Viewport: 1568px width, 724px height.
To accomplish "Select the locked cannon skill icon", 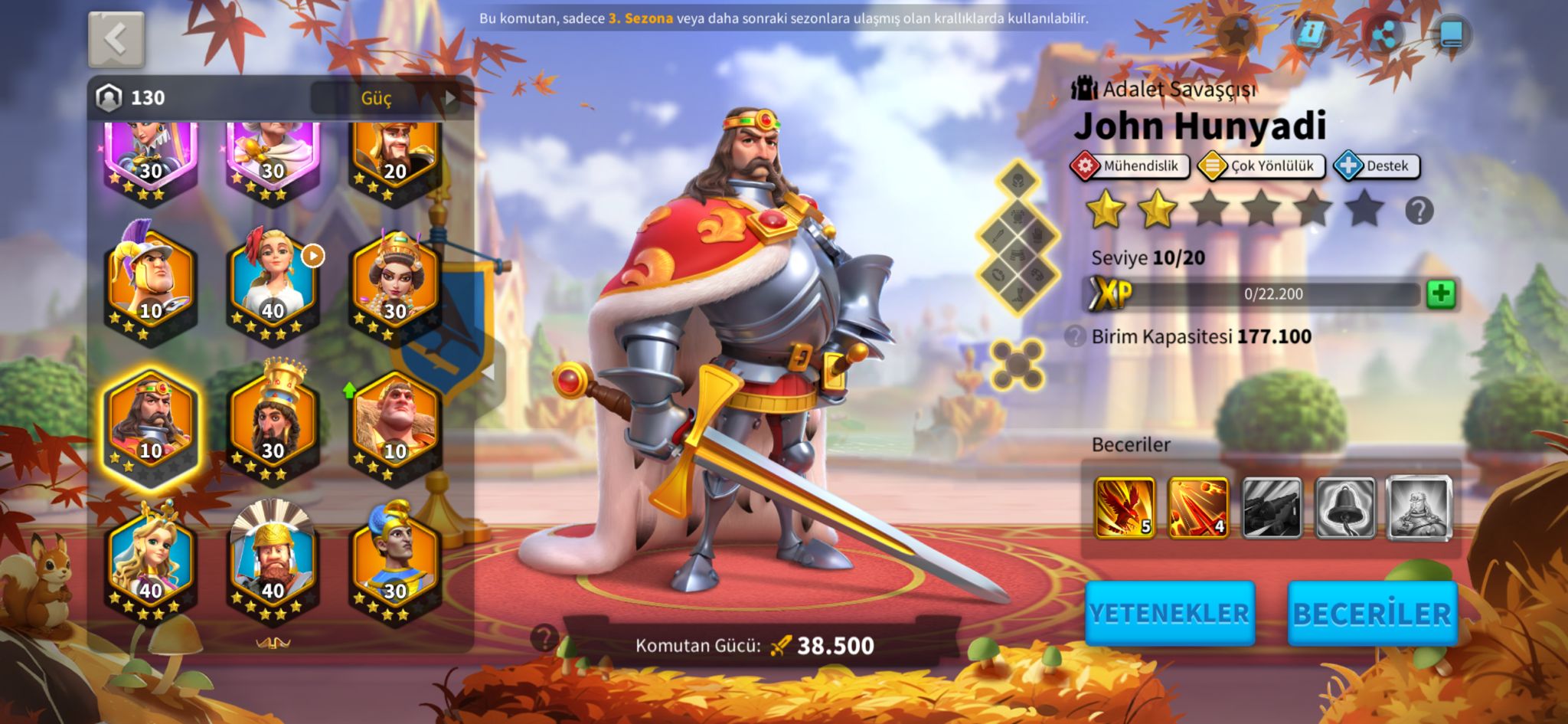I will click(1271, 506).
